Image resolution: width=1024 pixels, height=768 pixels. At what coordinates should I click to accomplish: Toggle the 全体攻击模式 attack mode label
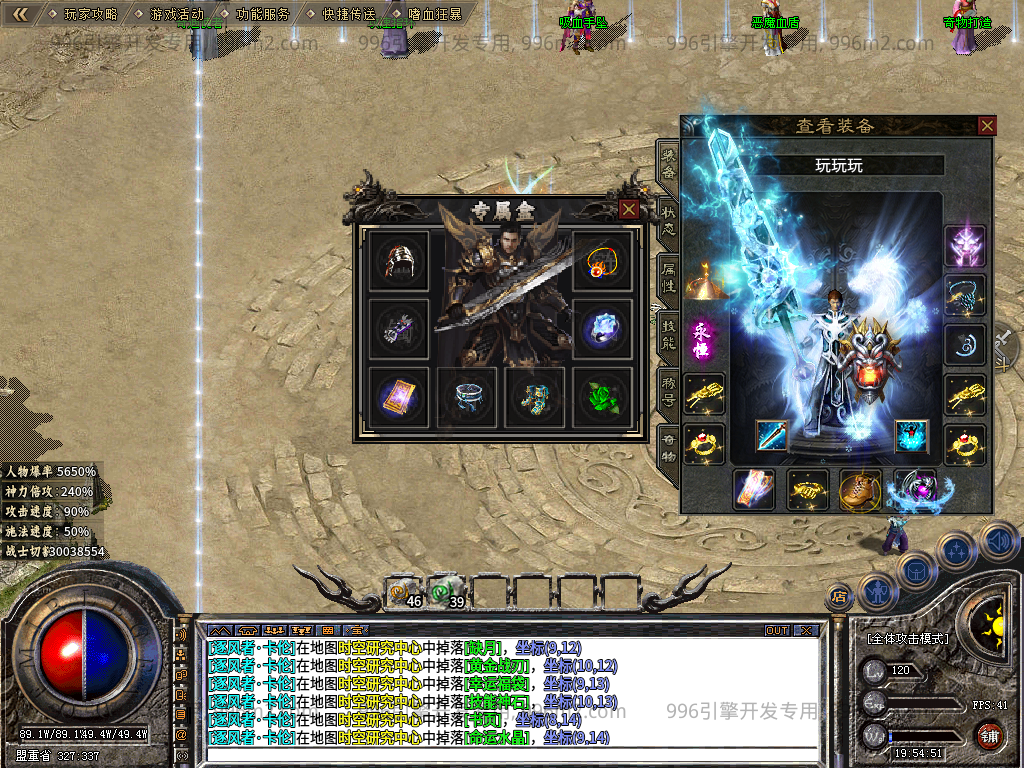pyautogui.click(x=907, y=638)
